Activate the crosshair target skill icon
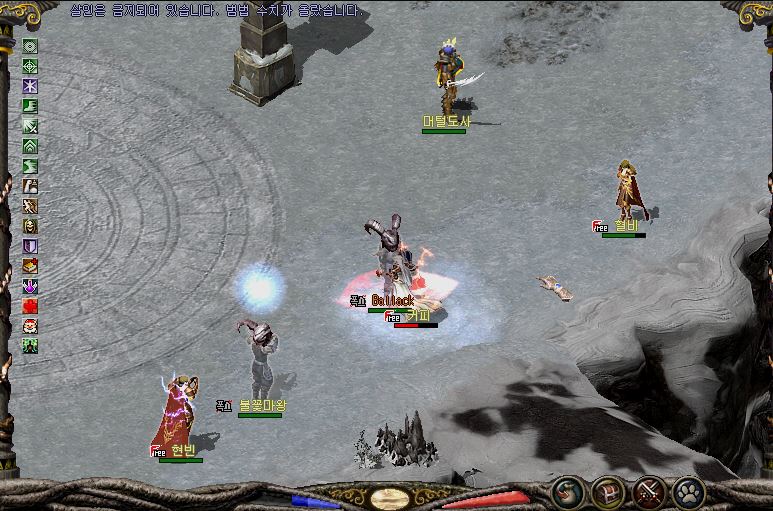 (31, 66)
